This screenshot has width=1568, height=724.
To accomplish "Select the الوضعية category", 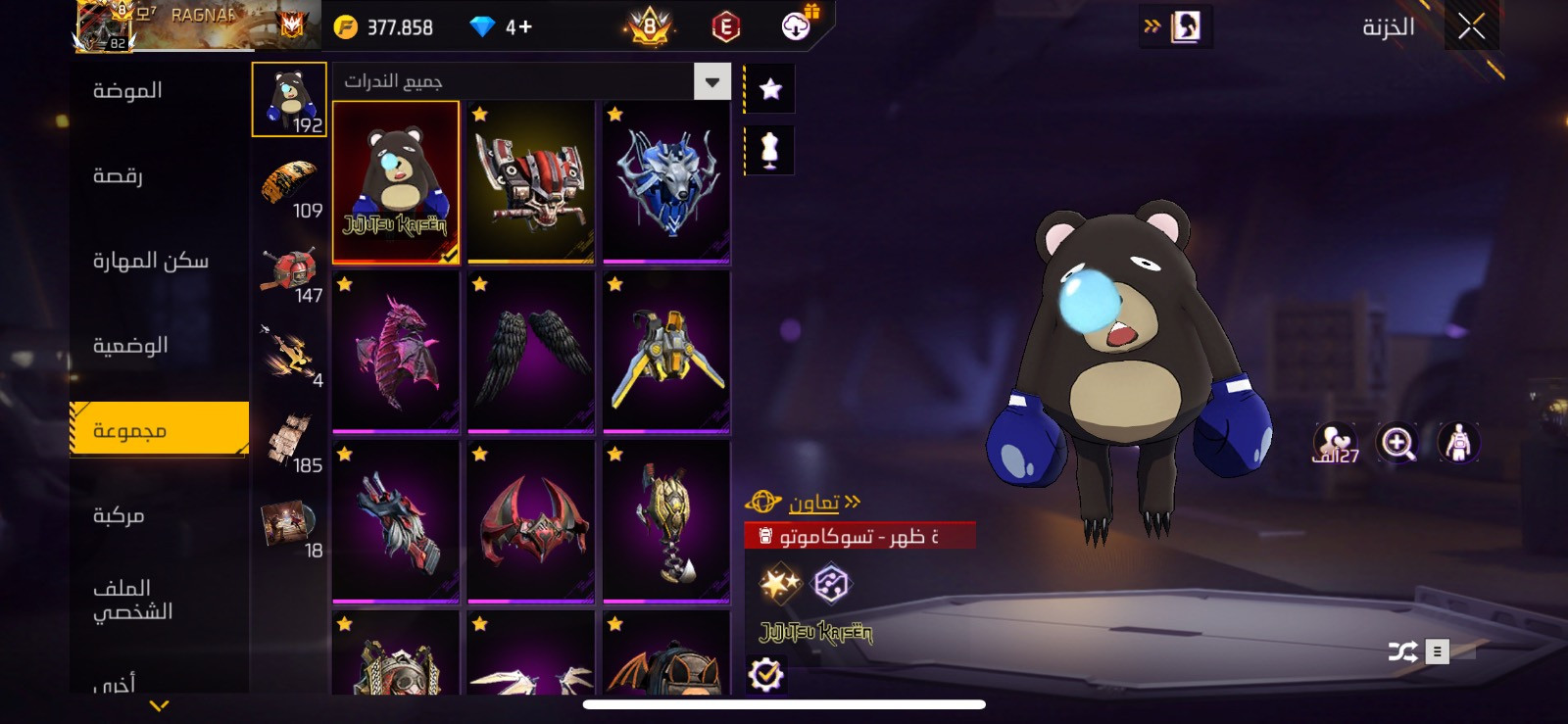I will point(130,346).
